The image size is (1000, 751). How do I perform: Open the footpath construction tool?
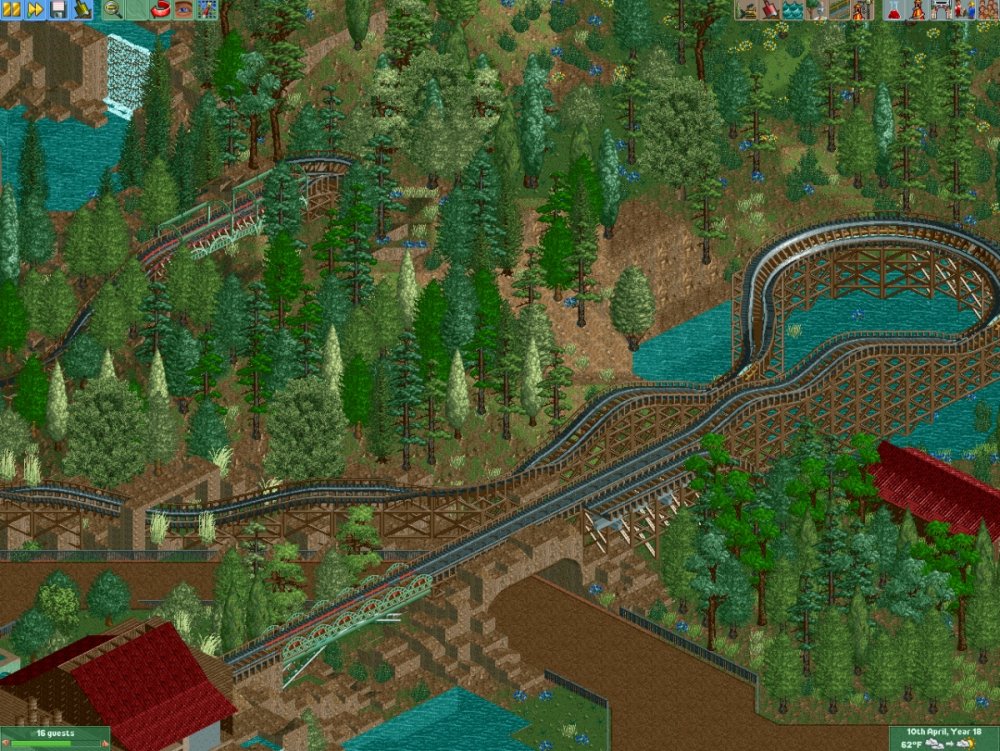(839, 10)
